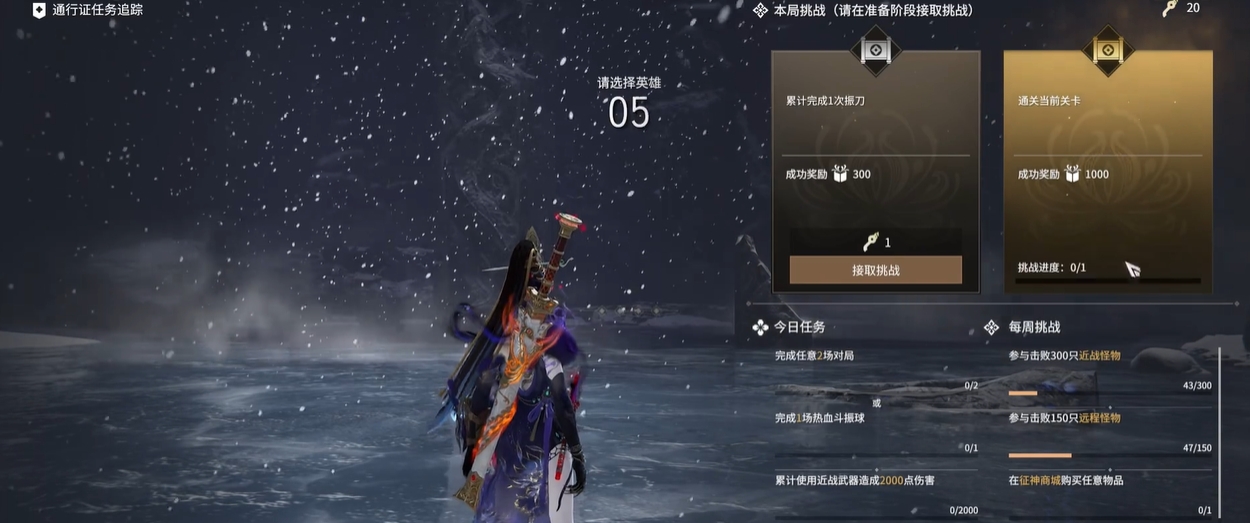Select the 完成1场热血斗振球 daily task row
Screen dimensions: 1250x523
pyautogui.click(x=875, y=430)
